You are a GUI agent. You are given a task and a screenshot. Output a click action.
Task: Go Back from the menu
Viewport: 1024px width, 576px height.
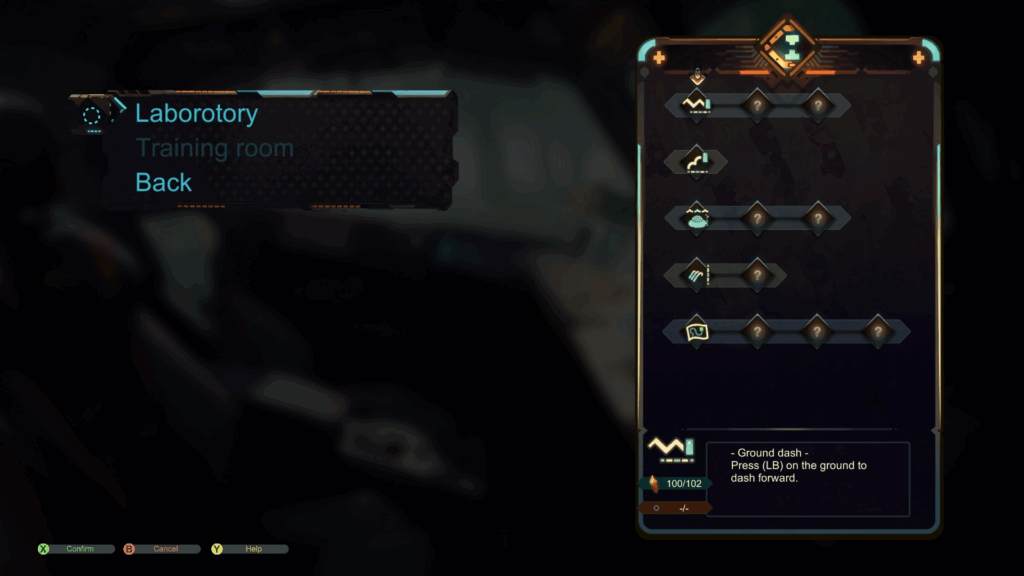(x=163, y=183)
